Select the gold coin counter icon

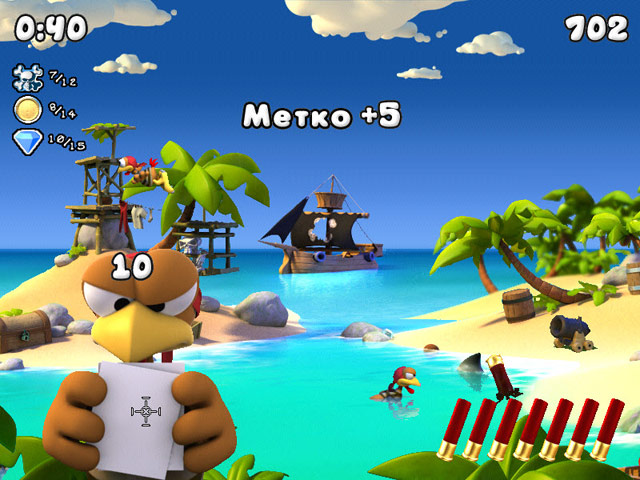[27, 109]
